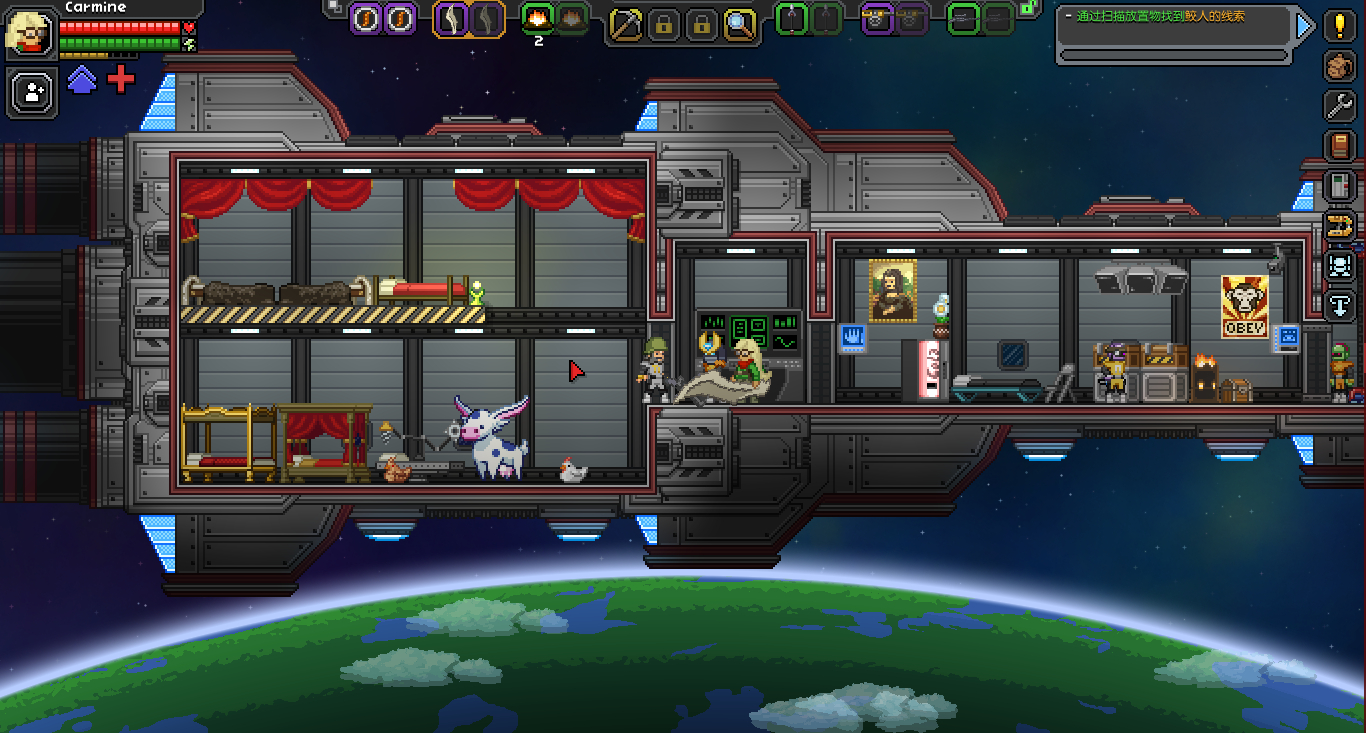Open the wrench crafting menu

[x=1339, y=105]
